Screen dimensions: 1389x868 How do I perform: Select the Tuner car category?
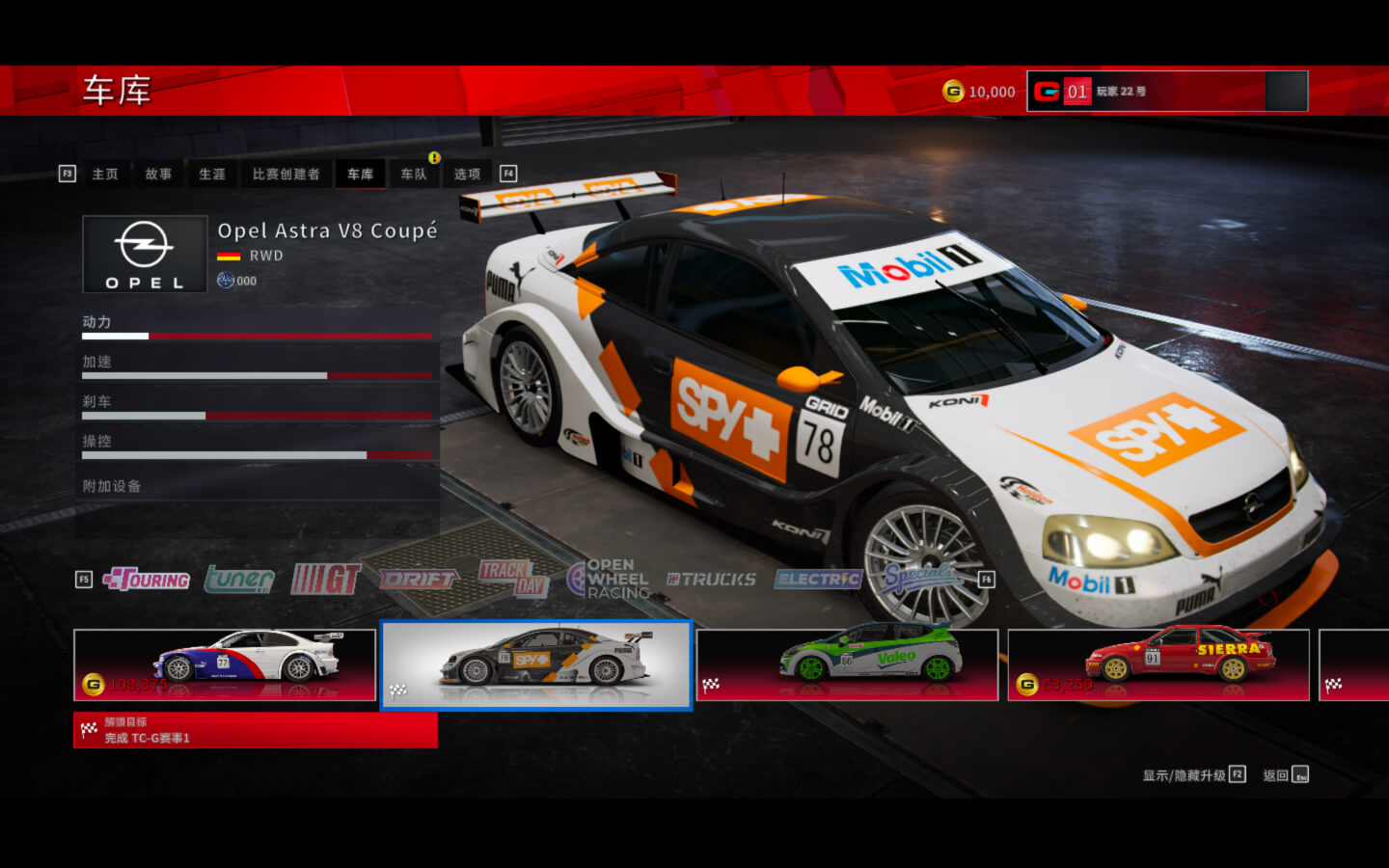tap(239, 580)
